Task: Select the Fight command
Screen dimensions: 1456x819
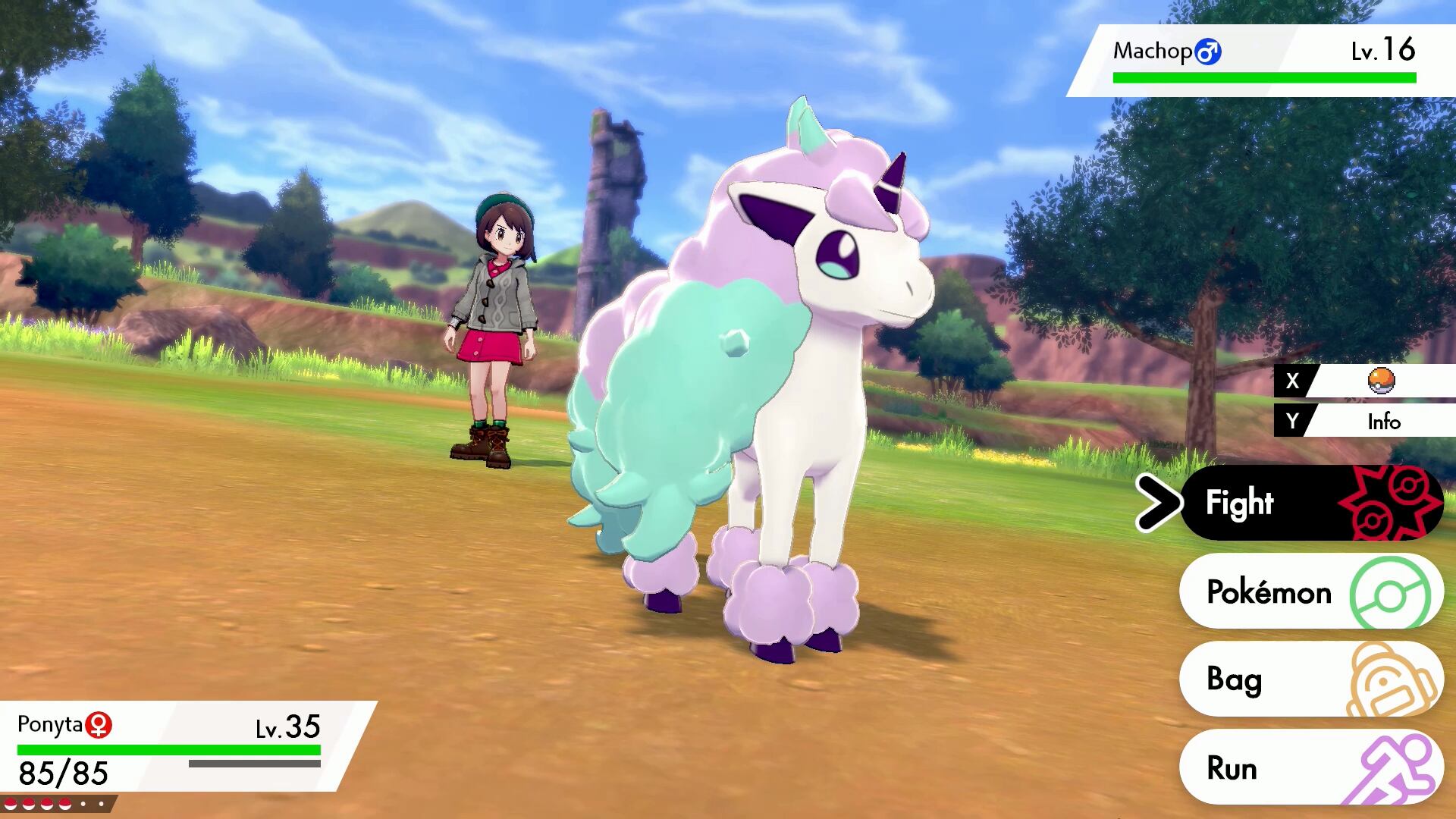Action: pyautogui.click(x=1241, y=502)
